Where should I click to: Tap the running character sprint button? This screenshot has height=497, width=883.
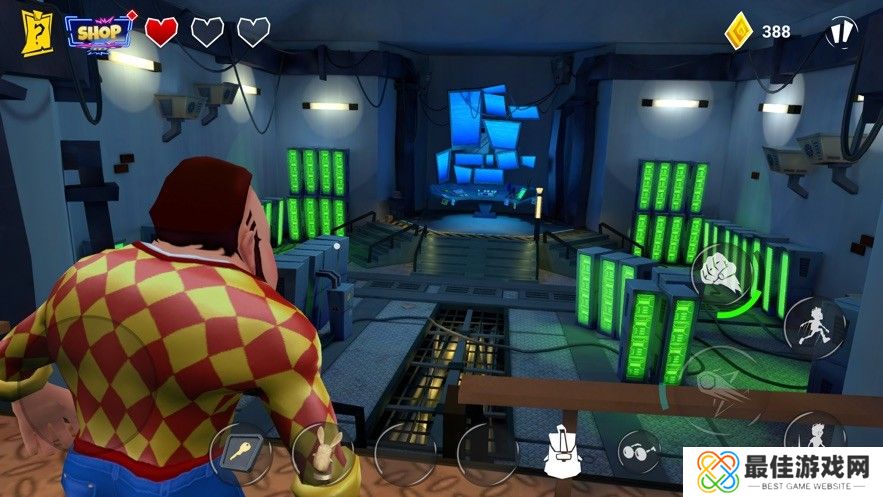tap(814, 326)
